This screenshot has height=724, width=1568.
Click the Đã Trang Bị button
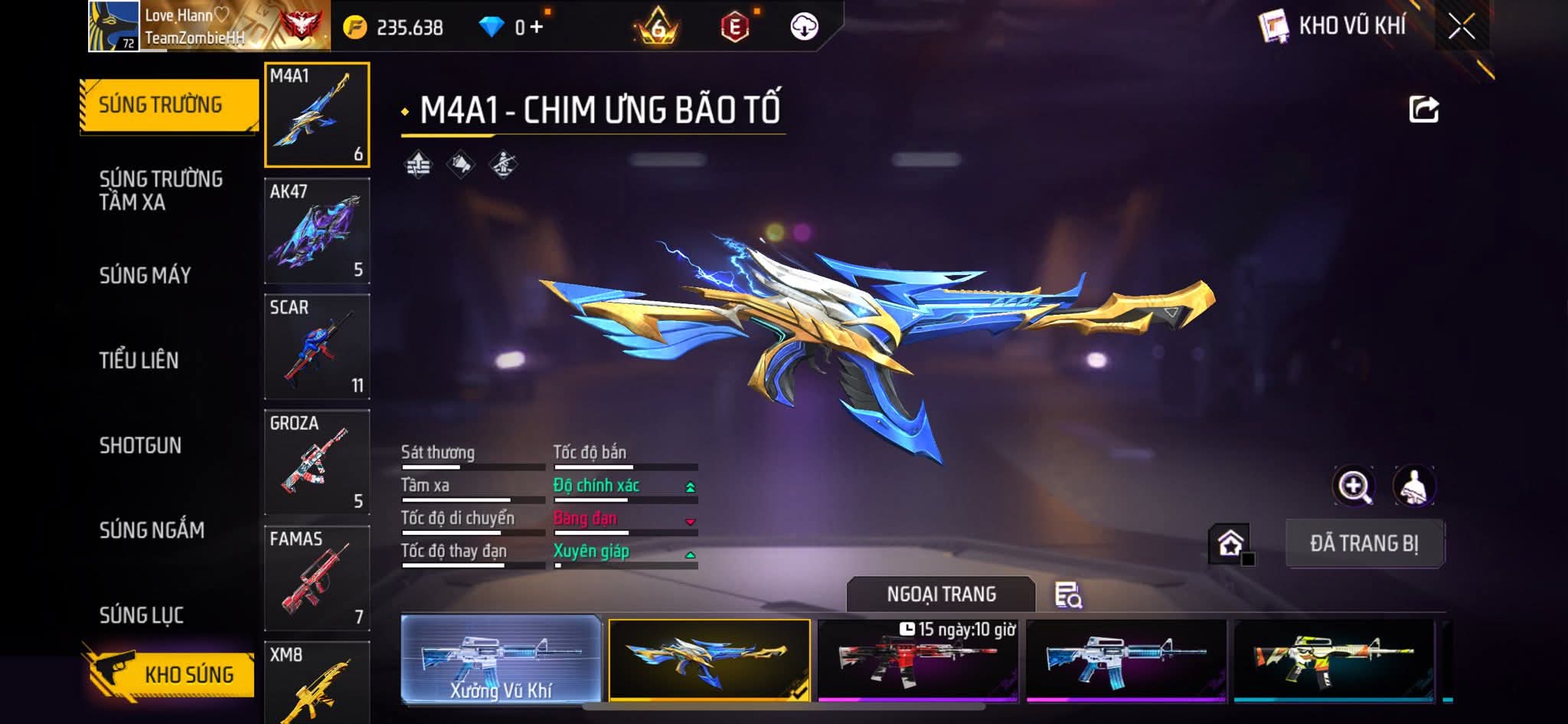click(x=1364, y=543)
